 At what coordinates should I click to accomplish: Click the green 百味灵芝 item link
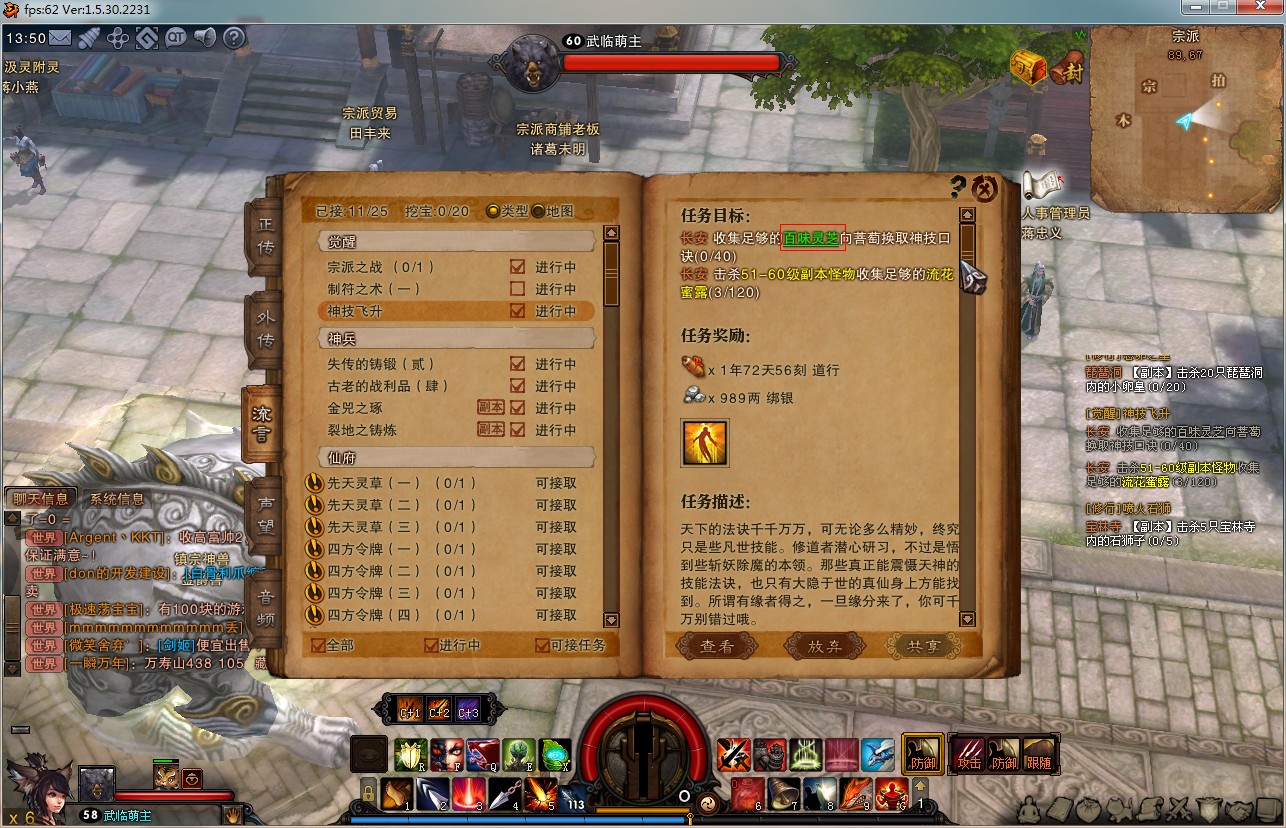pyautogui.click(x=811, y=238)
